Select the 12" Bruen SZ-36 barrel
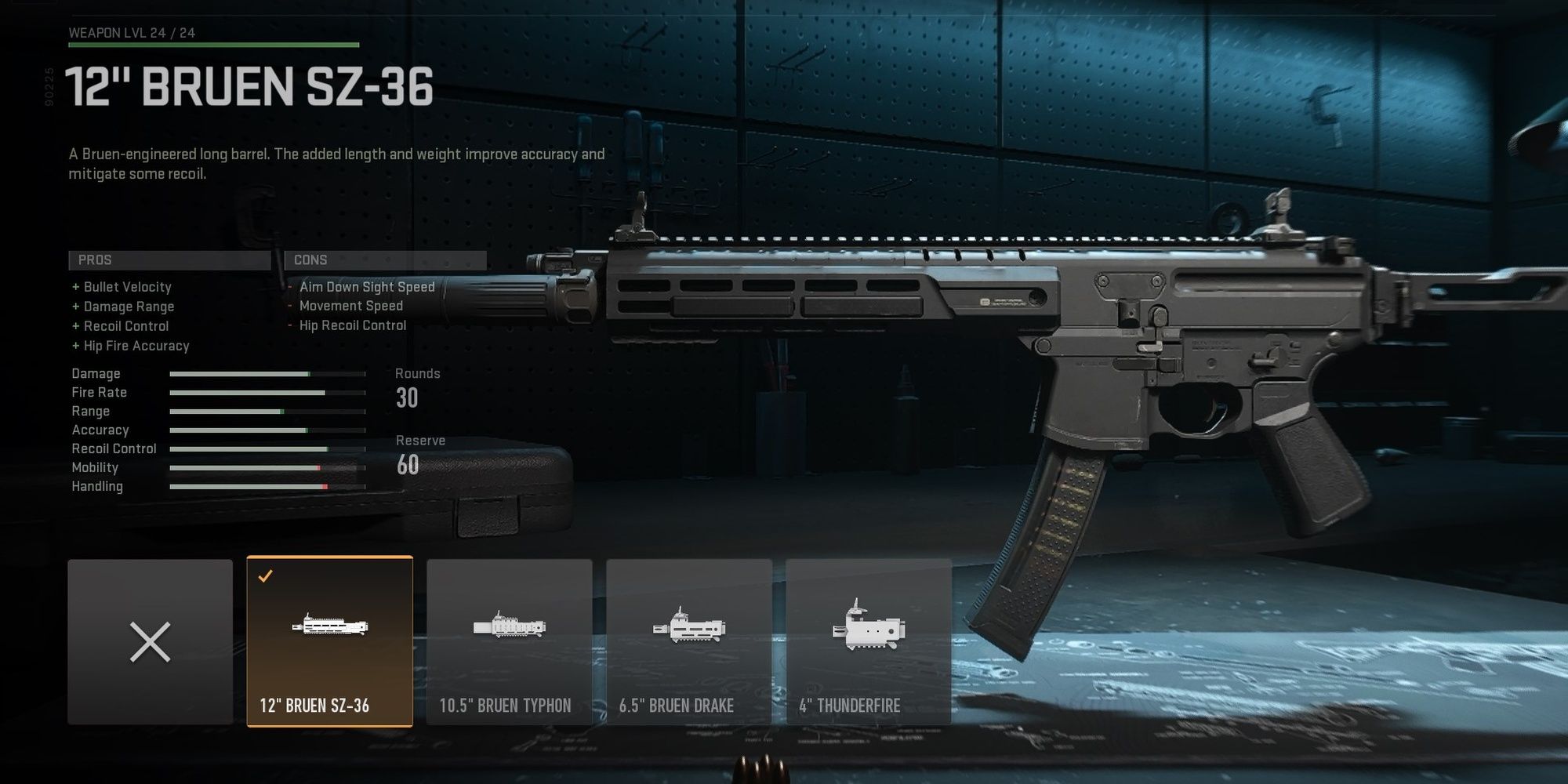Screen dimensions: 1568x784 point(329,641)
